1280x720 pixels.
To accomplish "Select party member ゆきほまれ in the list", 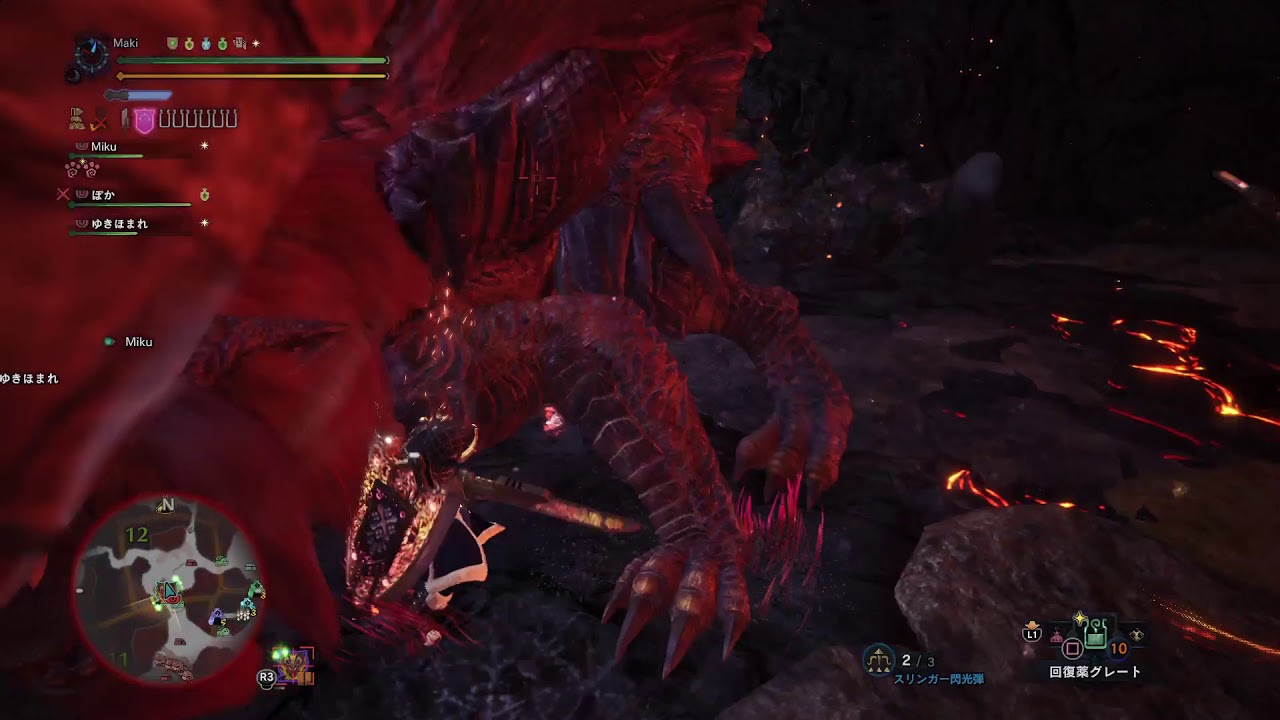I will point(119,224).
